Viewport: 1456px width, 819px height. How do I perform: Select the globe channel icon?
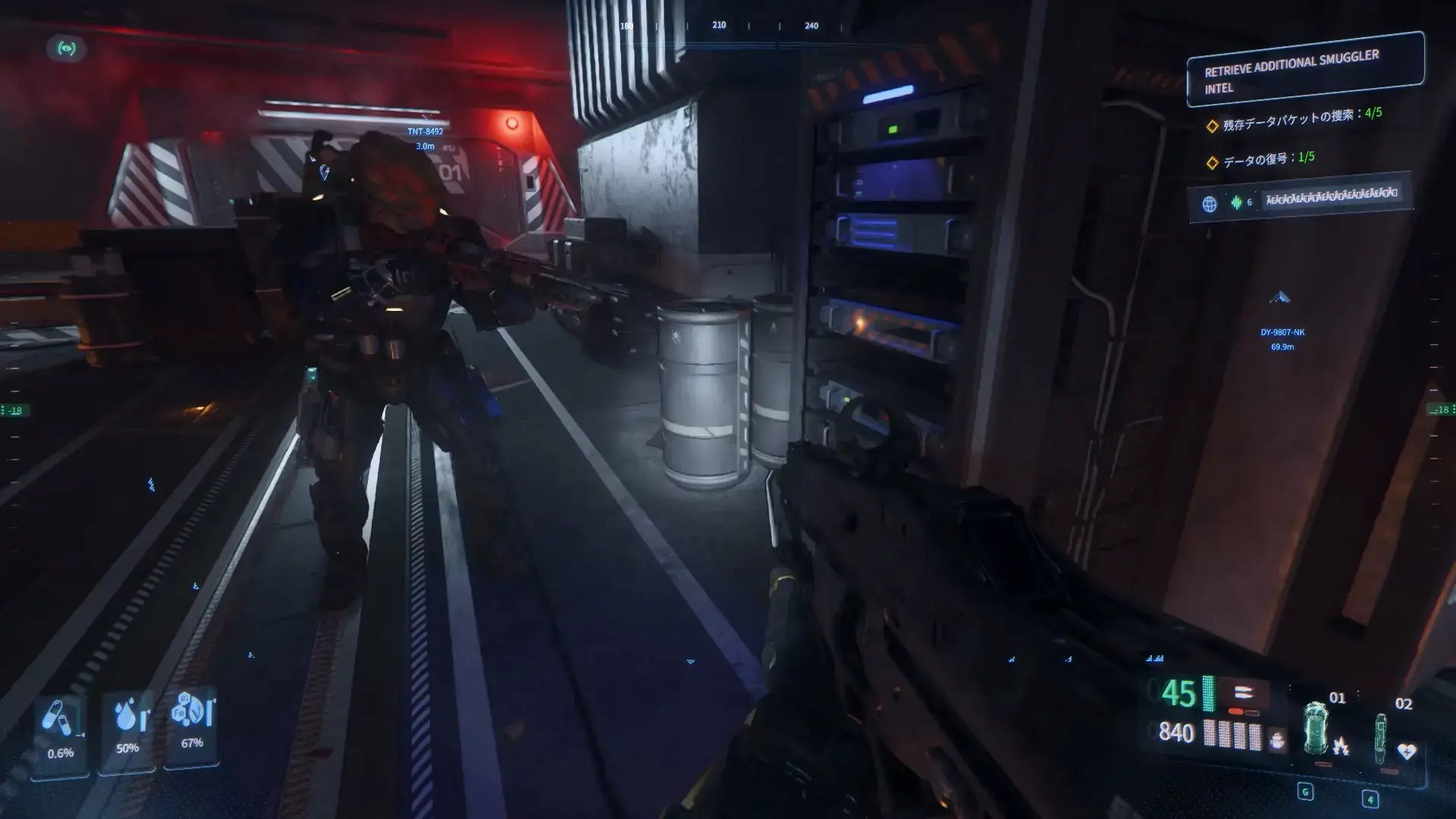[x=1210, y=203]
